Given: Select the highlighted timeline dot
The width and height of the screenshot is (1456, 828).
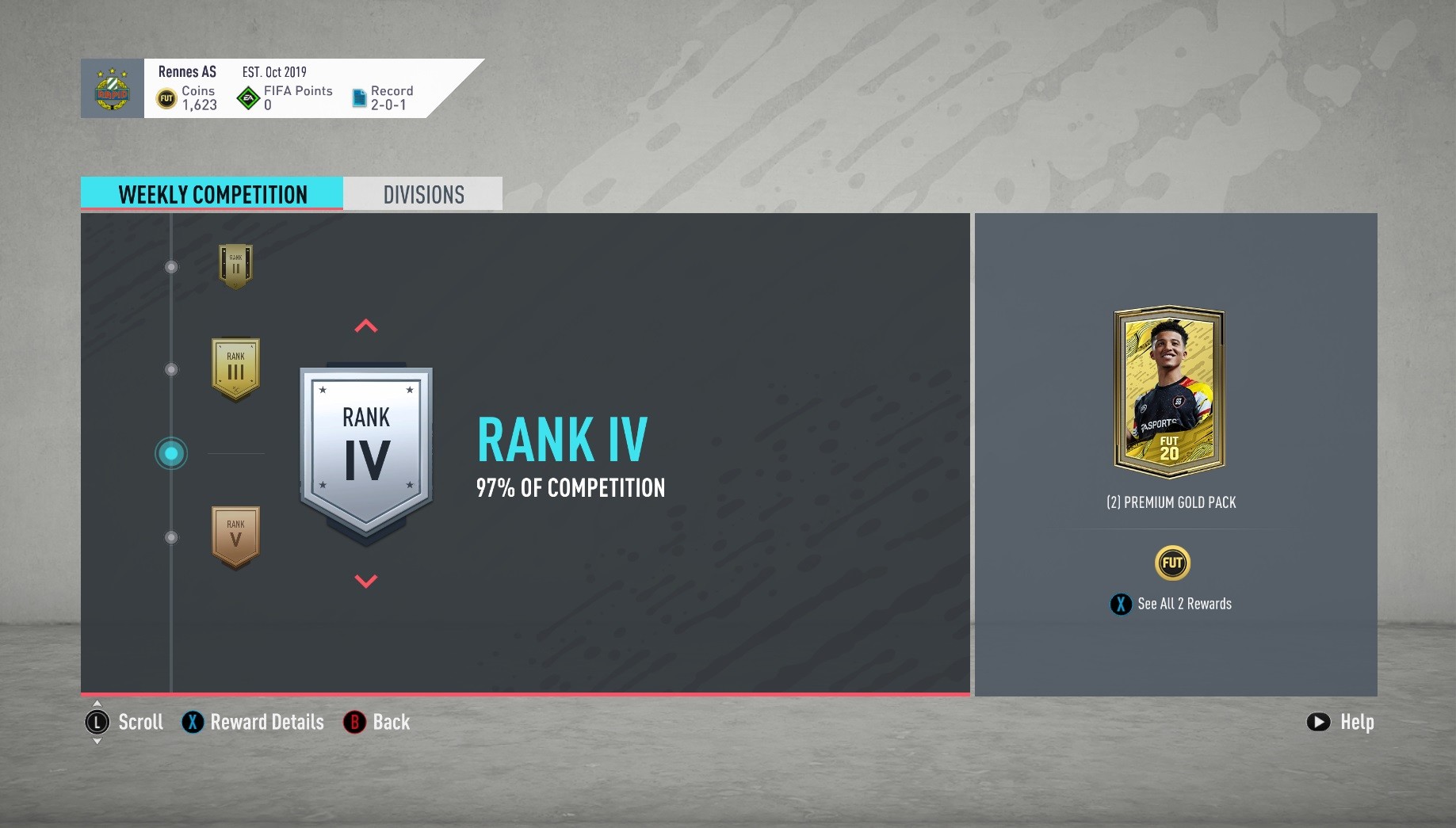Looking at the screenshot, I should pos(170,453).
